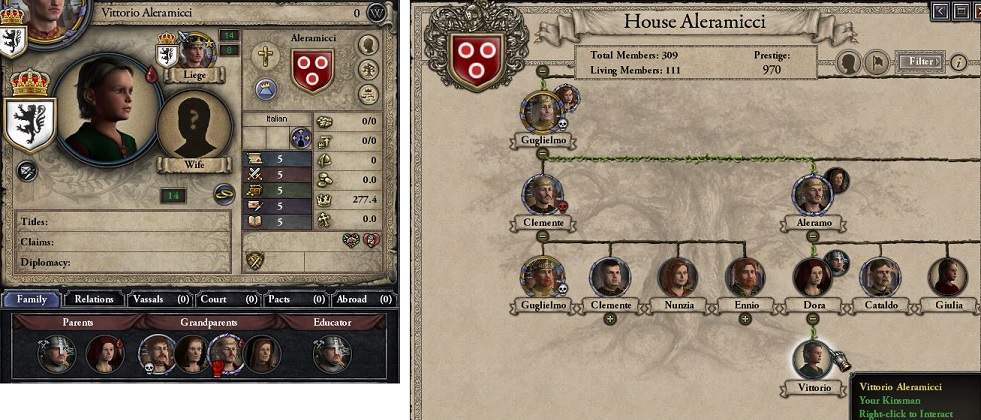Collapse the minus button under Dora
Viewport: 981px width, 420px height.
812,319
